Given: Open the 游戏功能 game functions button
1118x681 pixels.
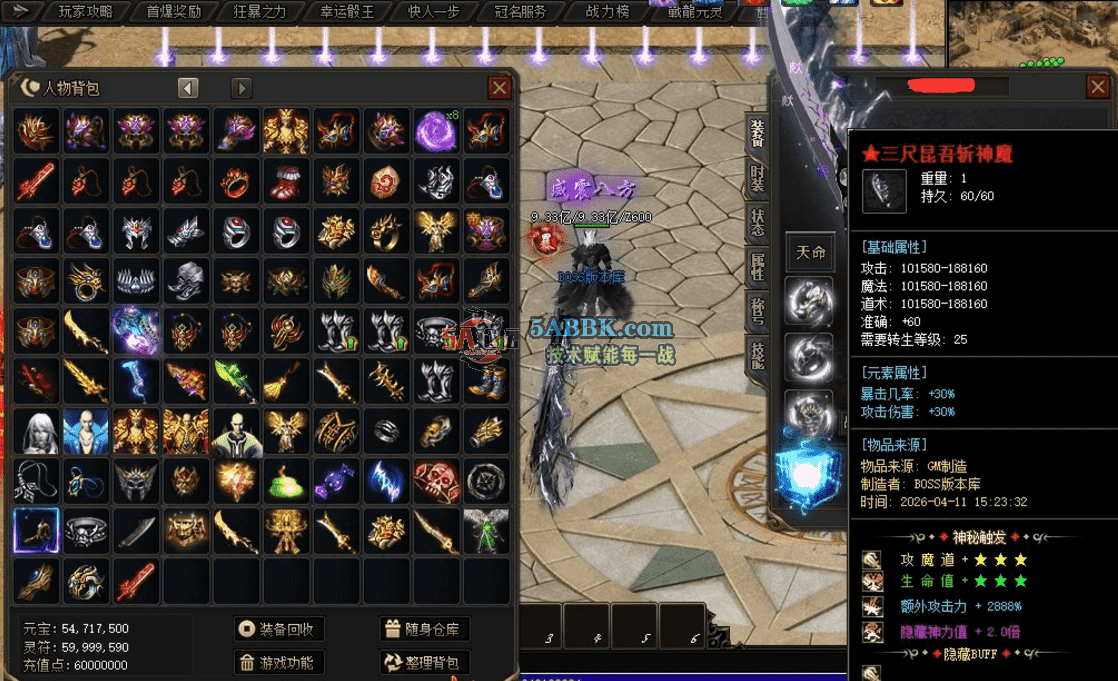Looking at the screenshot, I should click(x=279, y=662).
